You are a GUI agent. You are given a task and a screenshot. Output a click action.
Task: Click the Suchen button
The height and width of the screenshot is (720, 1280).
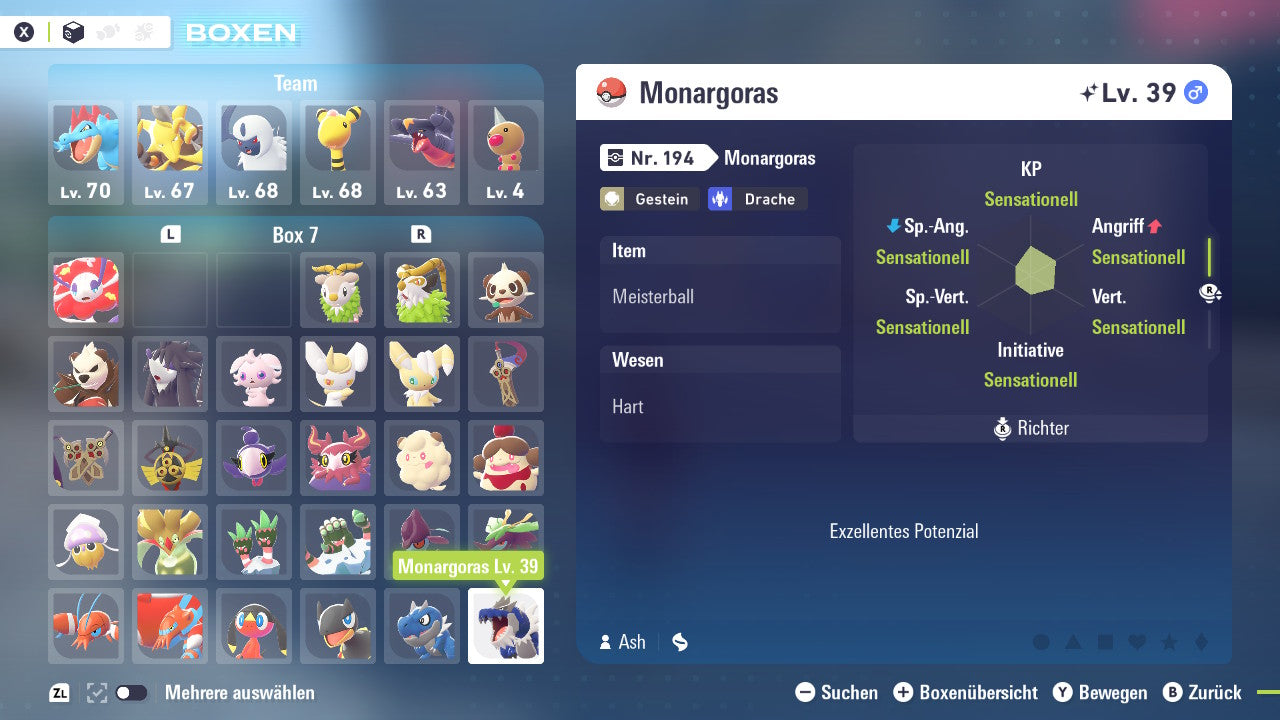tap(838, 692)
